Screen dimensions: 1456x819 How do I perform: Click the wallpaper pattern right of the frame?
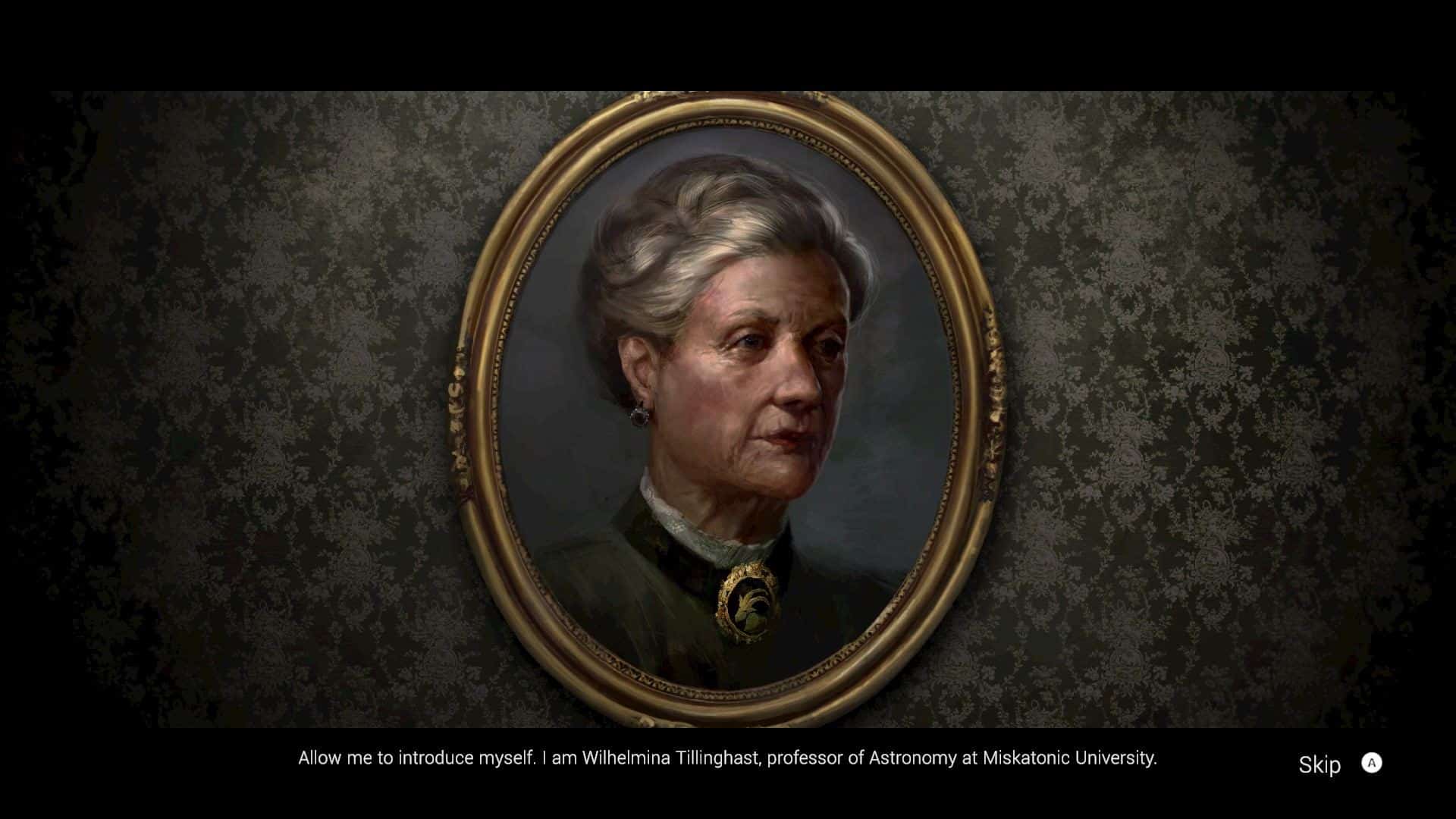coord(1175,379)
